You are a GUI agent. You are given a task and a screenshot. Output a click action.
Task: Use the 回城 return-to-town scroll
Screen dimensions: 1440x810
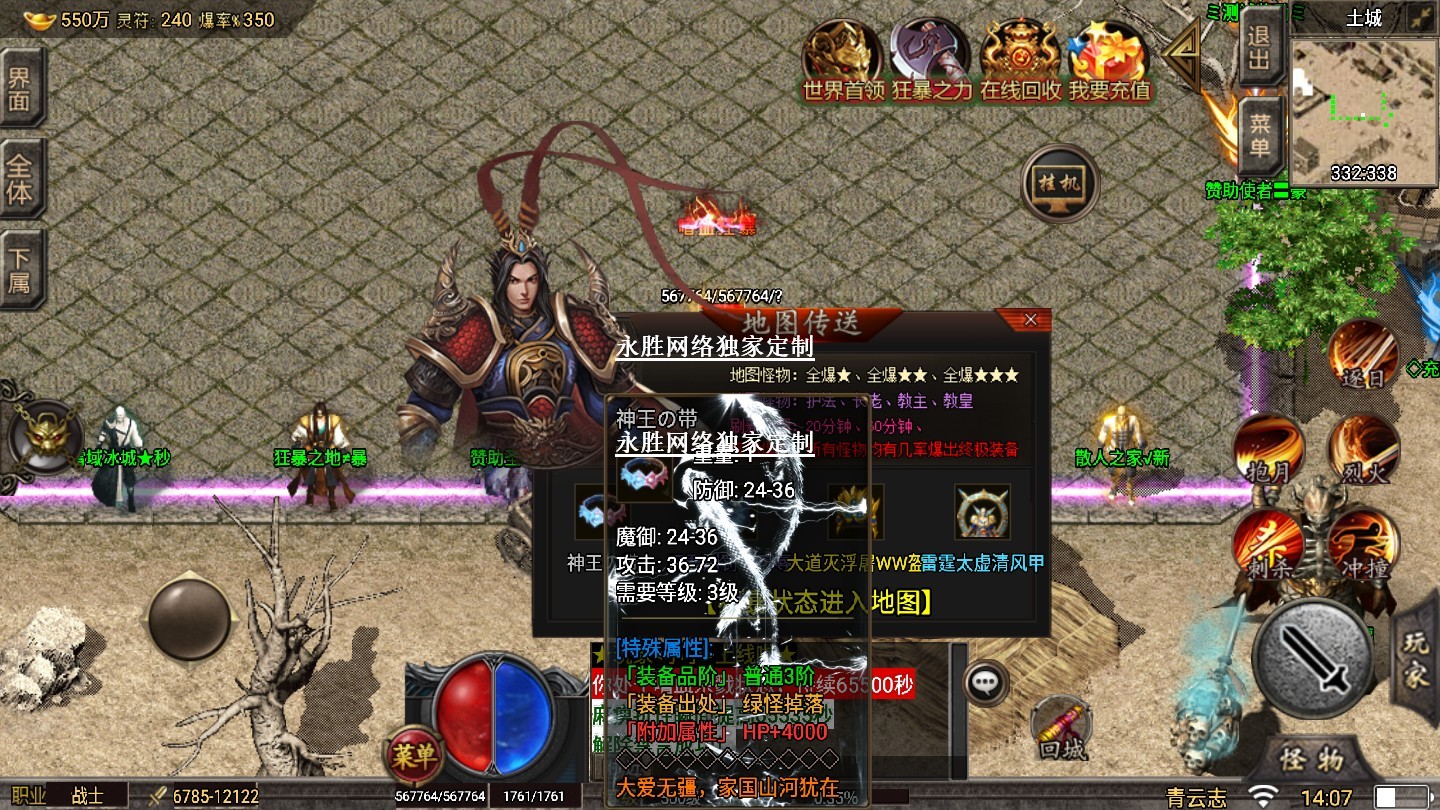(1060, 727)
